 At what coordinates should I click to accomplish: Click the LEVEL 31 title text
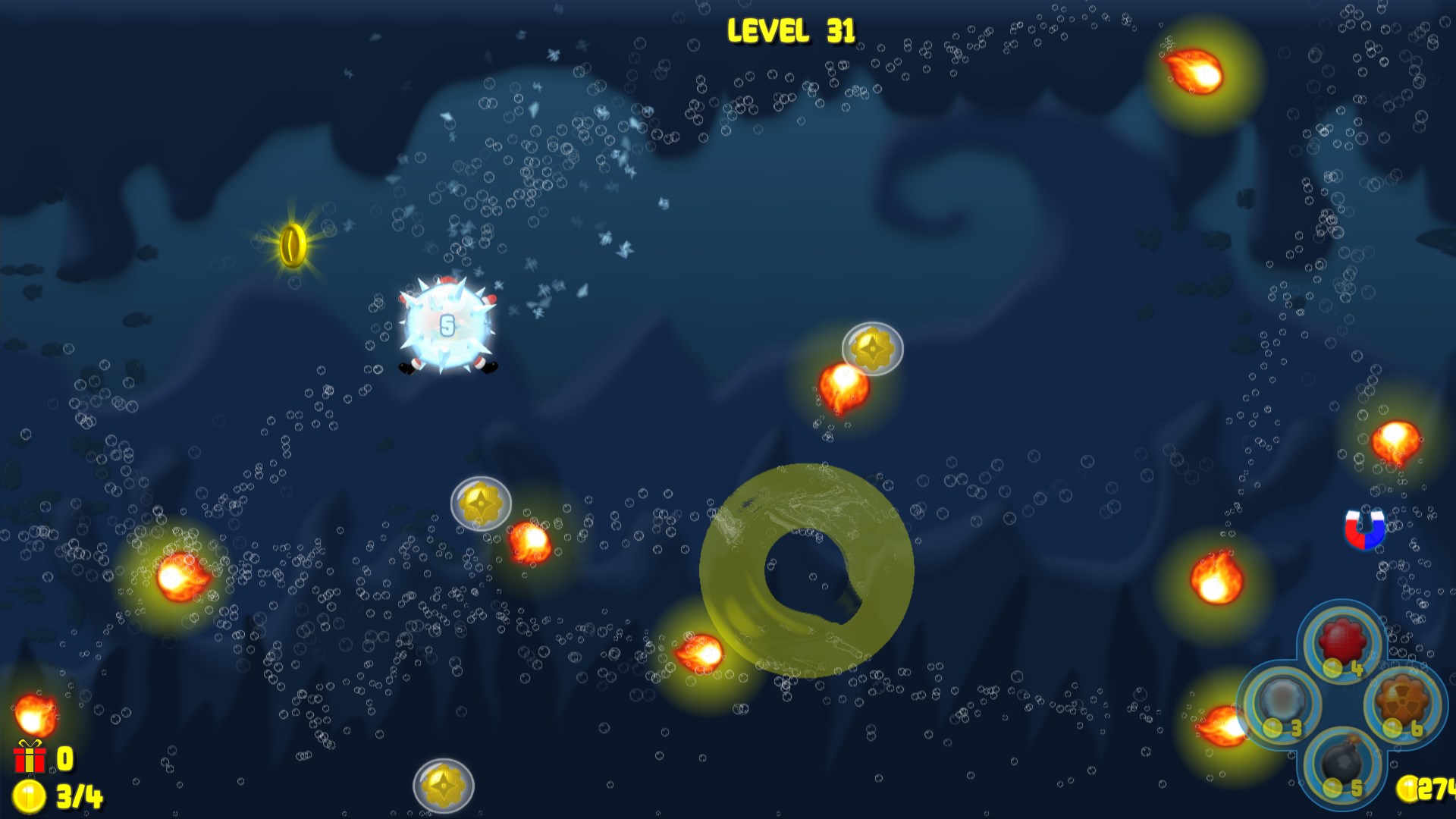791,30
